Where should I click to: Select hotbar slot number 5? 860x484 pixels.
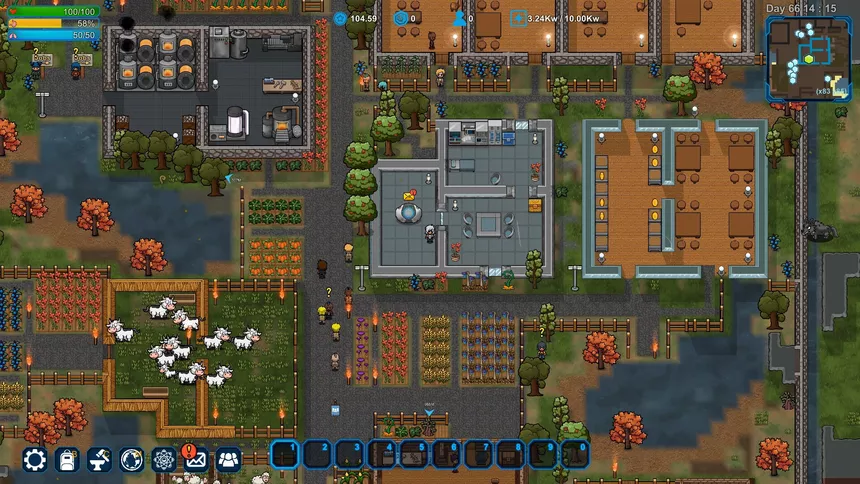414,455
